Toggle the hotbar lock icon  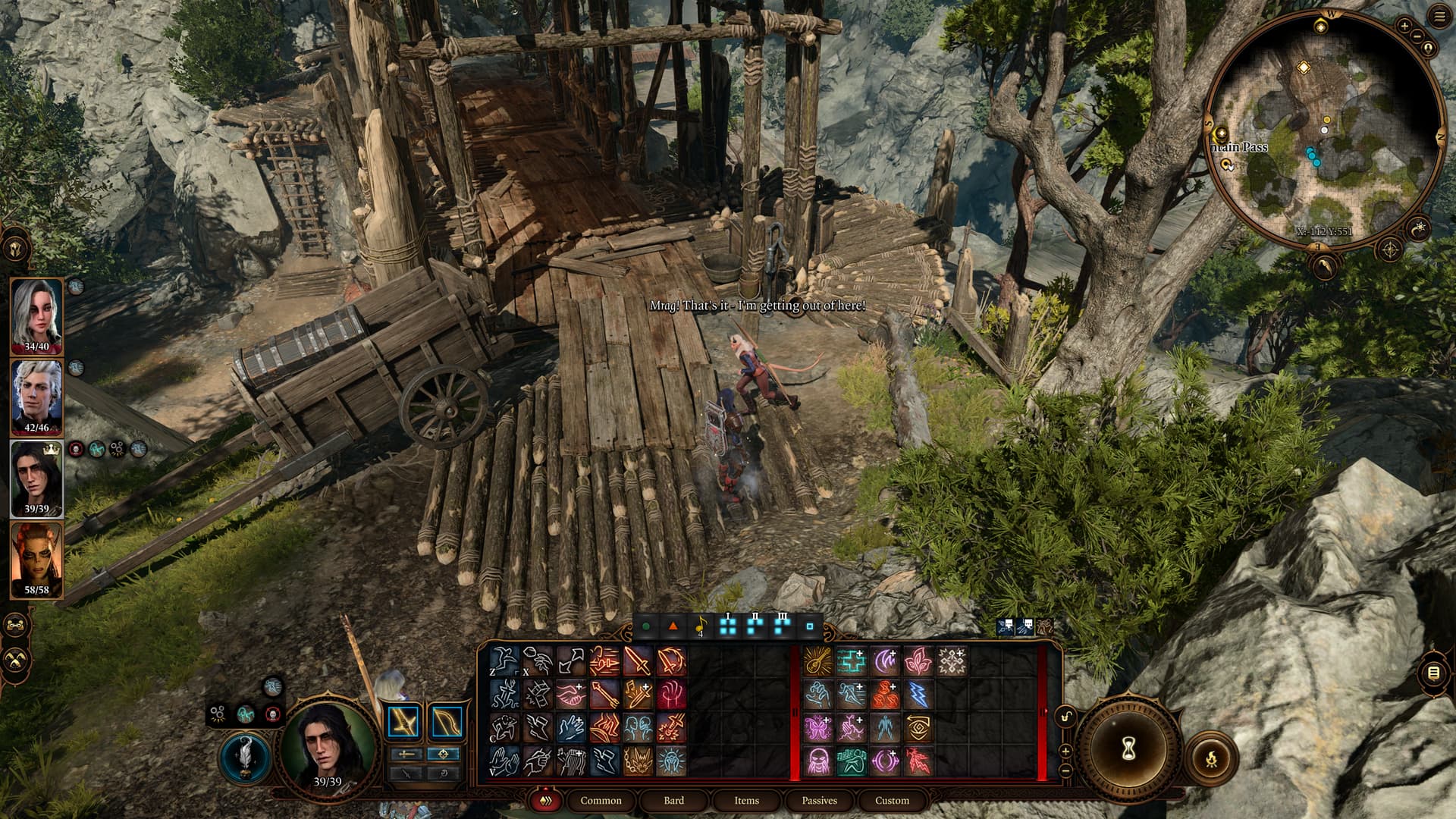(1065, 717)
